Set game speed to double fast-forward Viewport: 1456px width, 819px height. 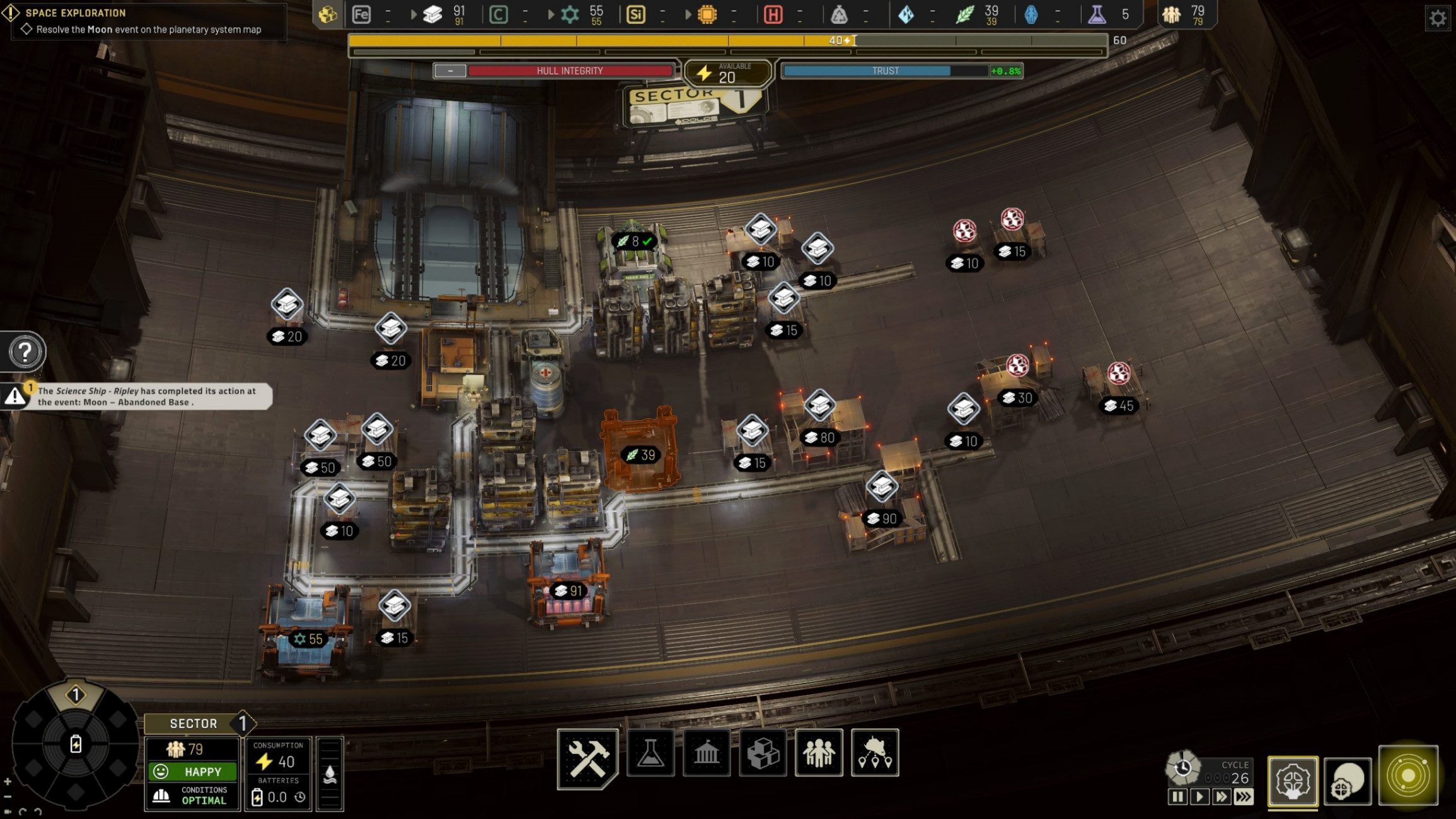[1221, 797]
